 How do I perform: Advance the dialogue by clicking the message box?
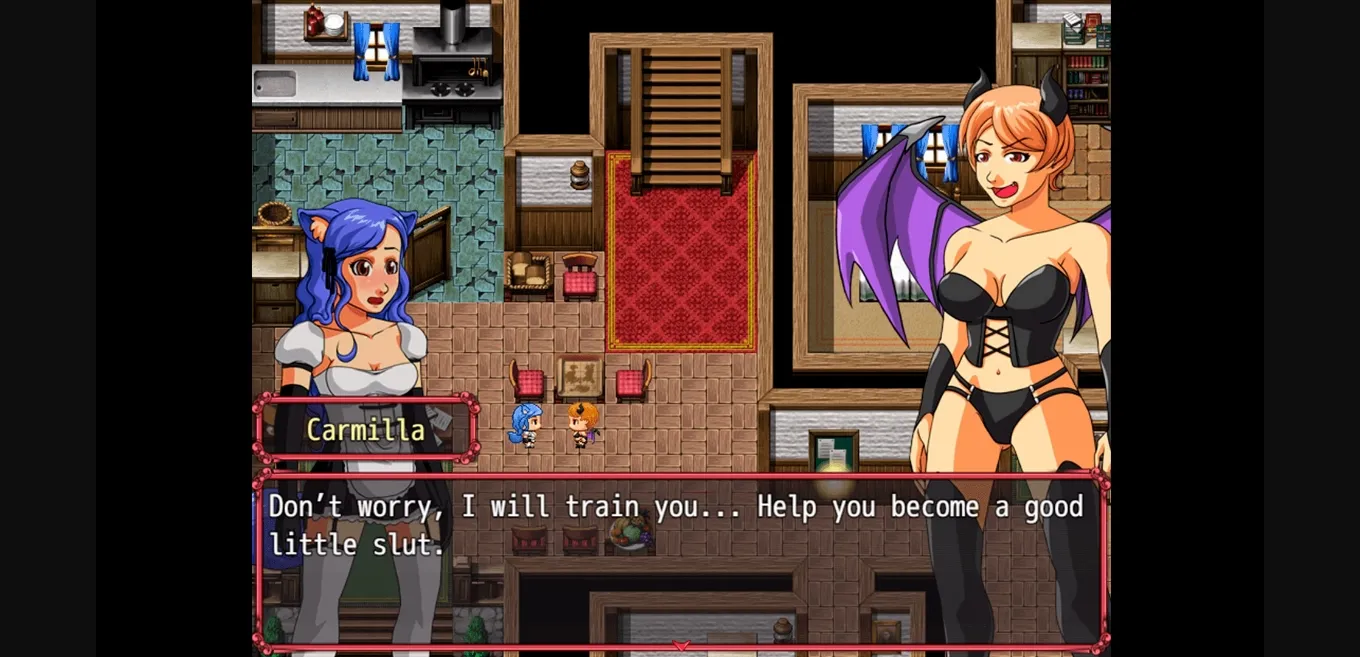click(x=680, y=560)
